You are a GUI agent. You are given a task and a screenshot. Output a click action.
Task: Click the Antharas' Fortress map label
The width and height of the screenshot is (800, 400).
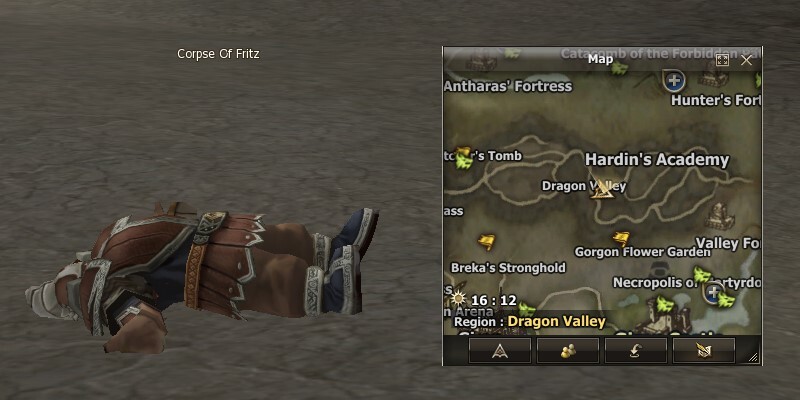pyautogui.click(x=507, y=86)
